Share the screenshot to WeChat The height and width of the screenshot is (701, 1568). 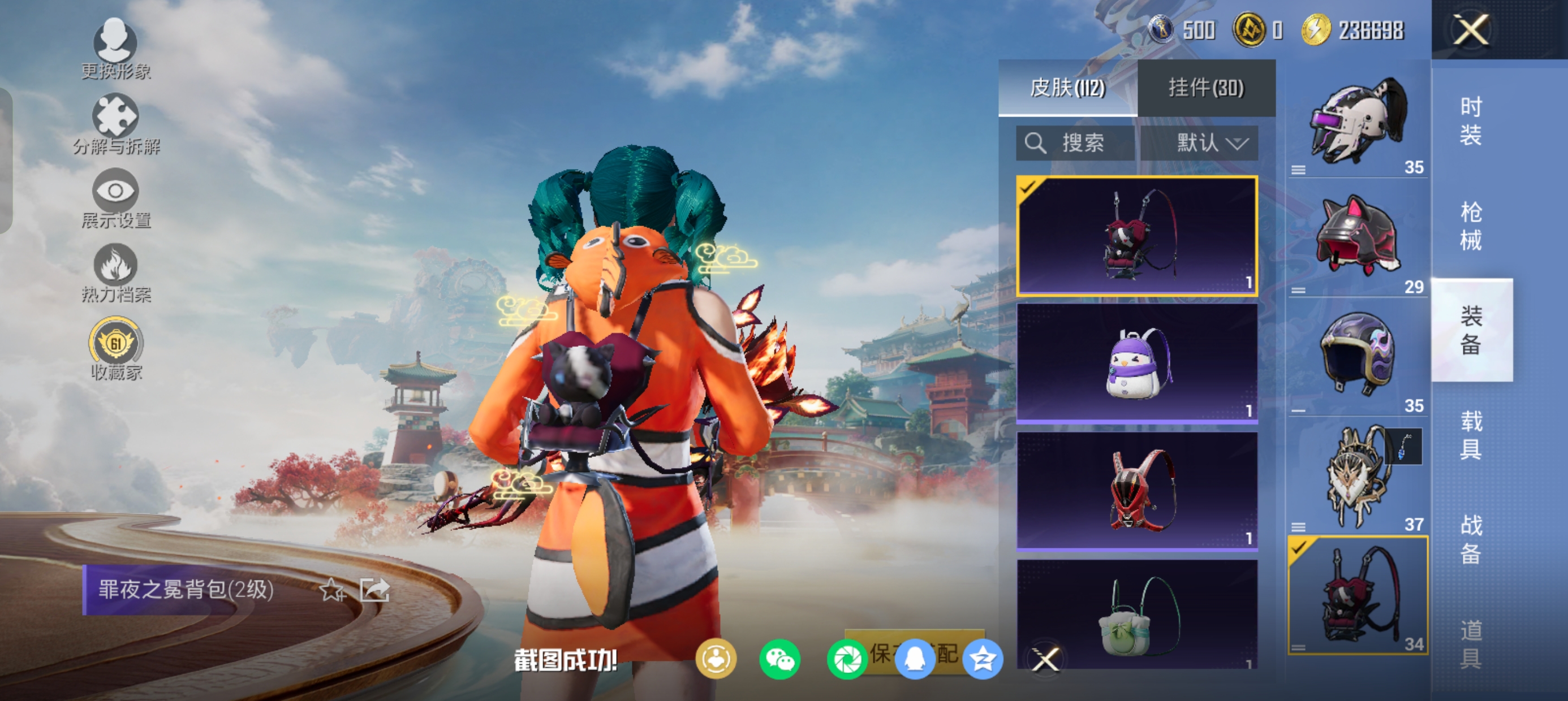coord(779,659)
